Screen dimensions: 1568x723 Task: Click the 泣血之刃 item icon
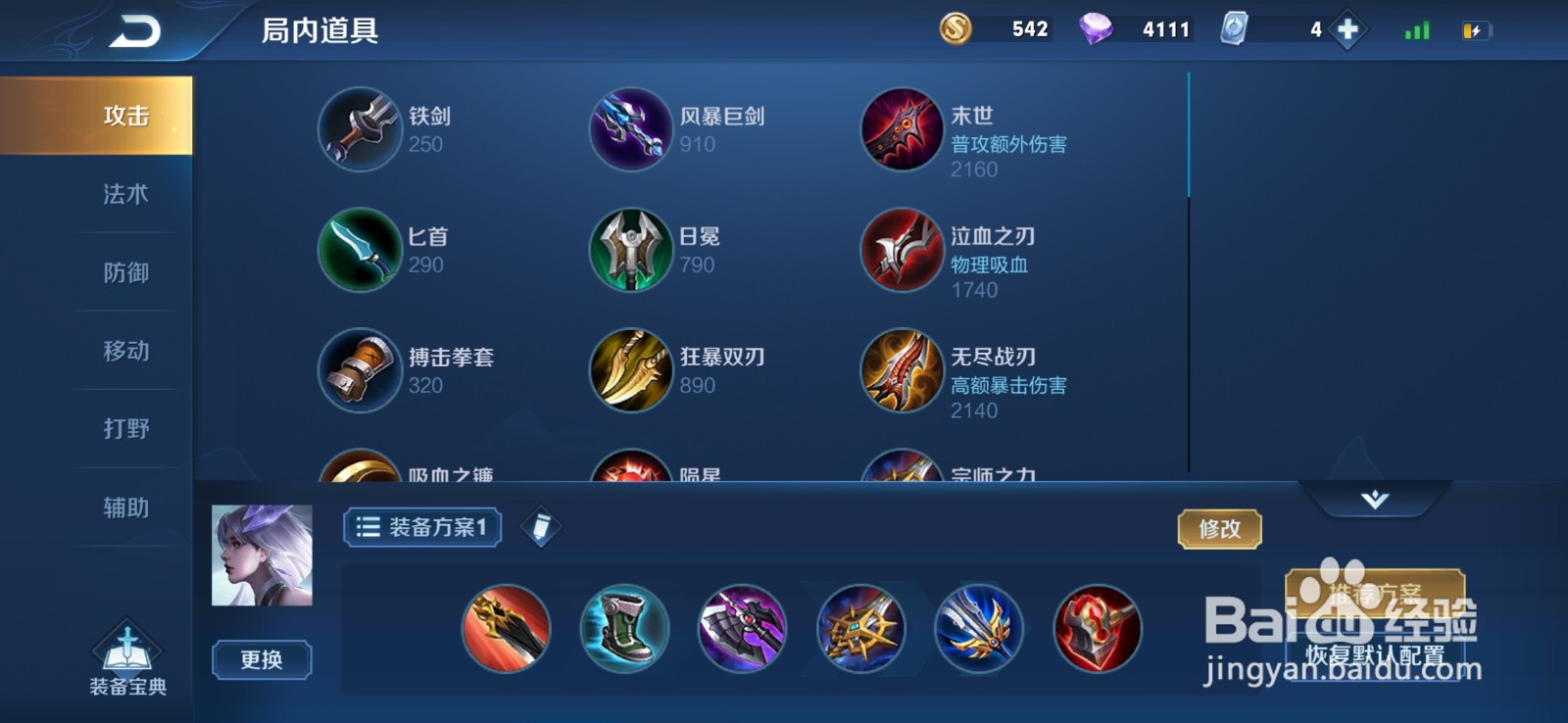pyautogui.click(x=902, y=251)
